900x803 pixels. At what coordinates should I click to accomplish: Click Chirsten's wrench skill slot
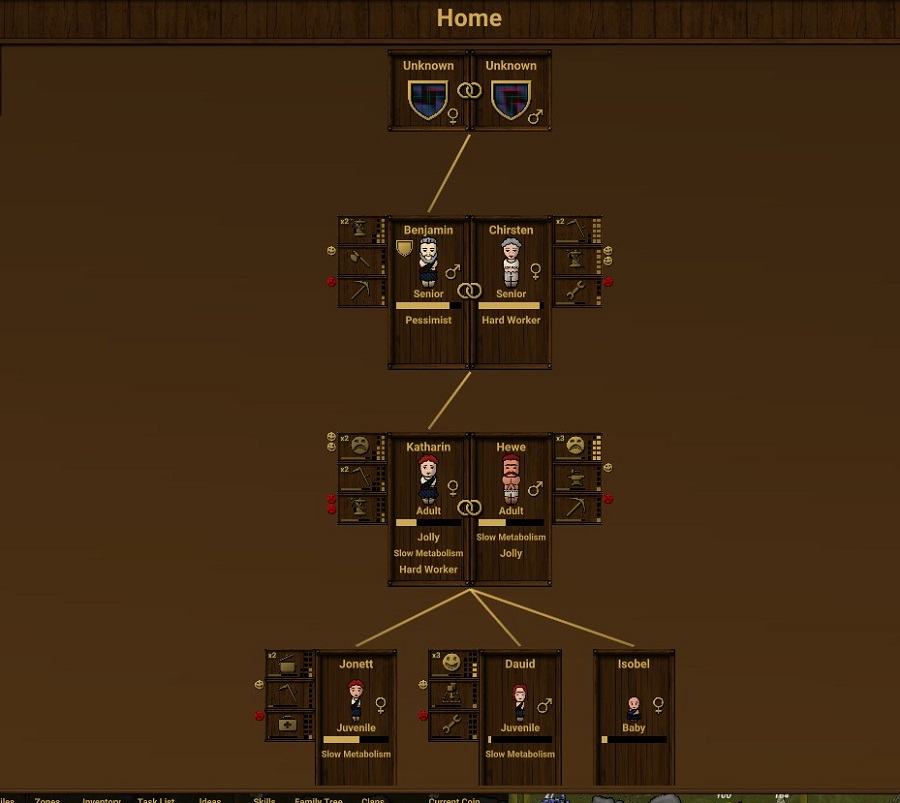coord(576,291)
